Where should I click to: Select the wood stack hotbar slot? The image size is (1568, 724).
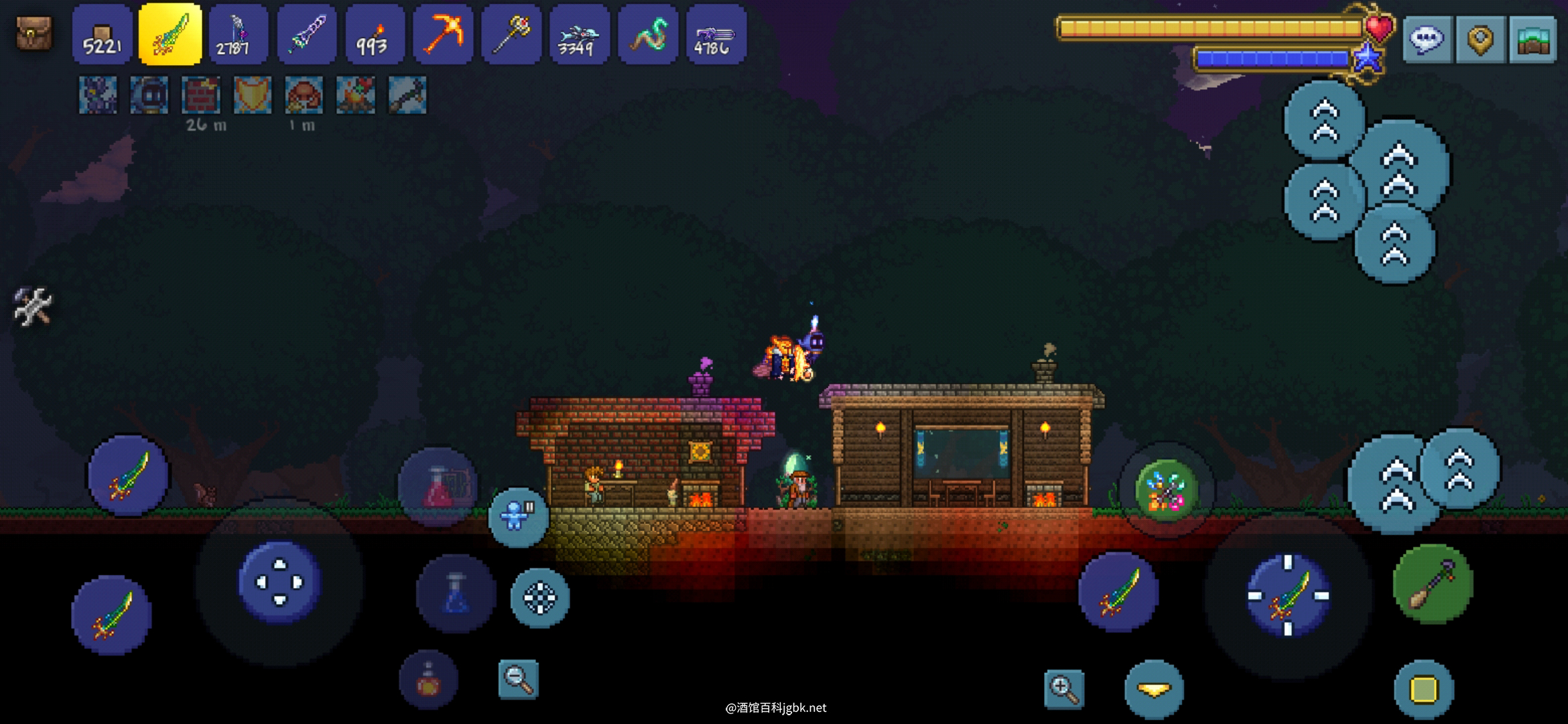(102, 35)
